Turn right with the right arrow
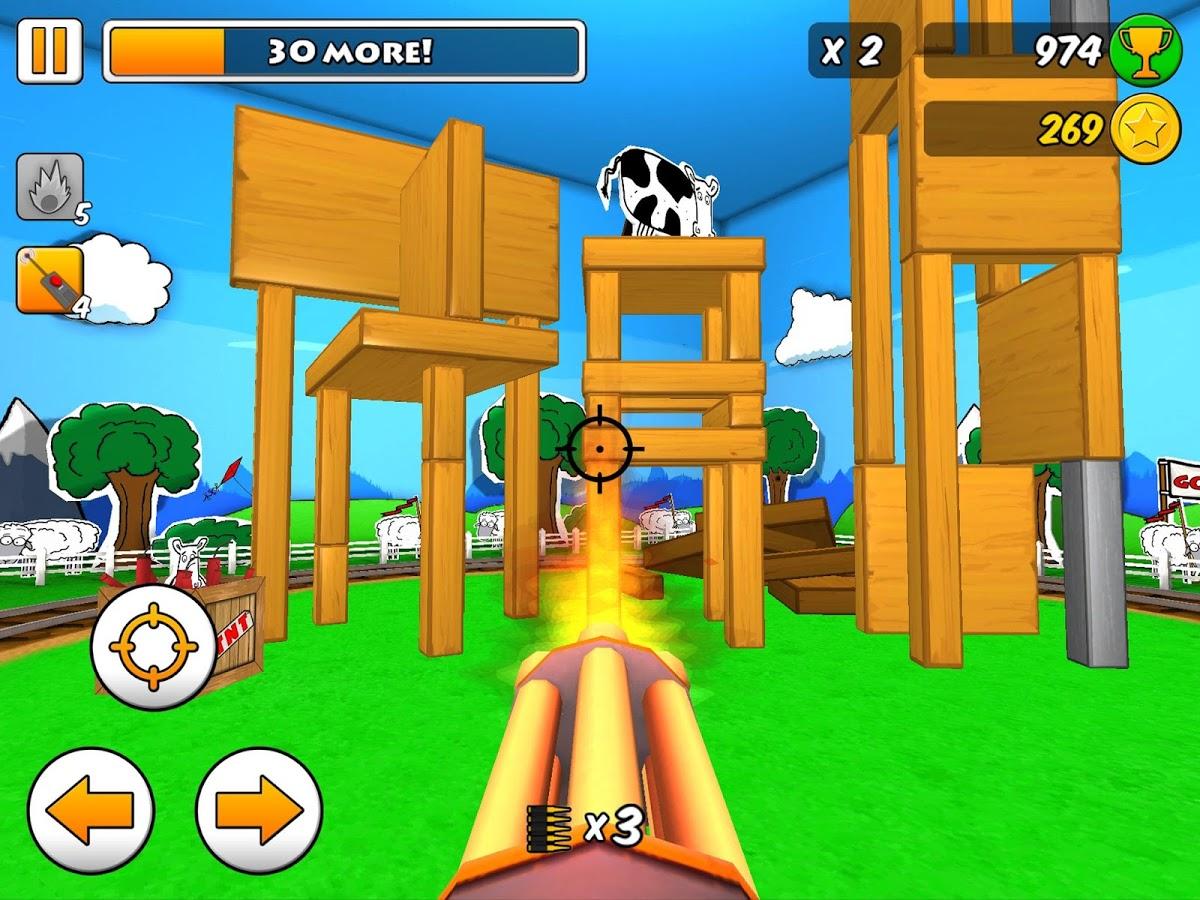 pos(259,809)
